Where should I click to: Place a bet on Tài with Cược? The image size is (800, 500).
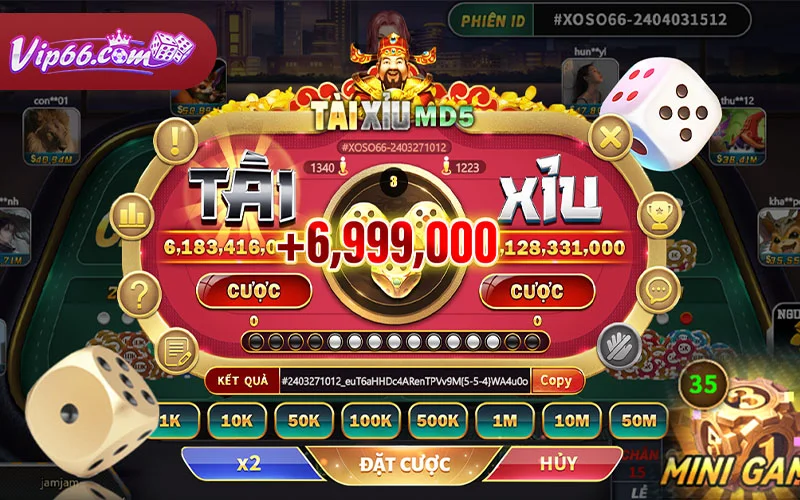coord(254,291)
